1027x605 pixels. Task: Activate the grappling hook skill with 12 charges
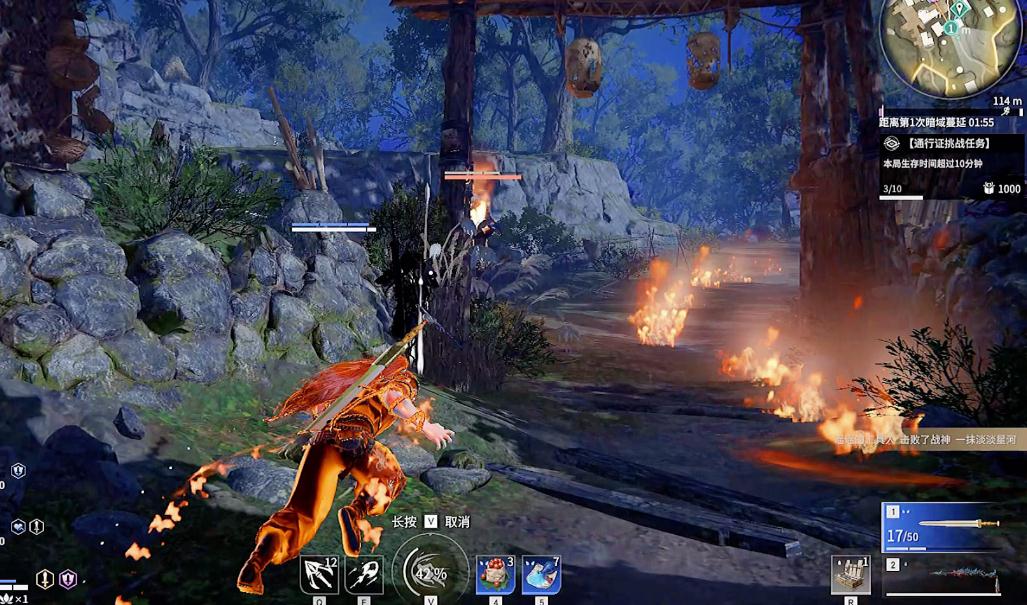pos(320,576)
